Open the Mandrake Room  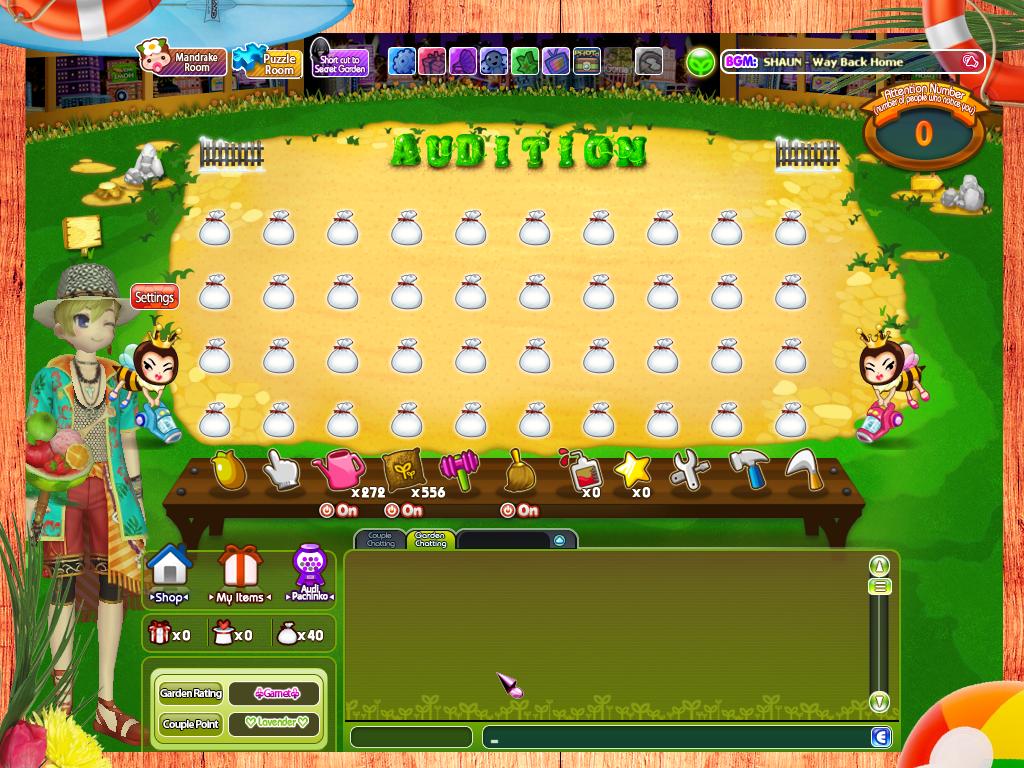(182, 62)
